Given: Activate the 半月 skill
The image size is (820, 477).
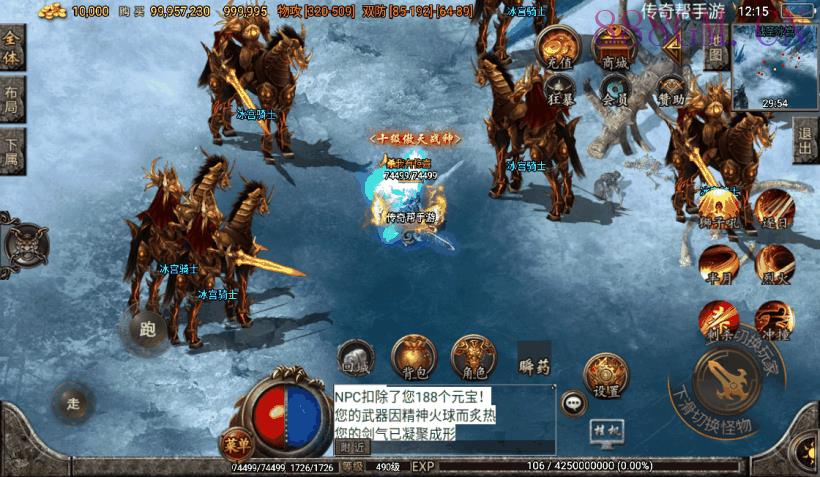Looking at the screenshot, I should 716,262.
